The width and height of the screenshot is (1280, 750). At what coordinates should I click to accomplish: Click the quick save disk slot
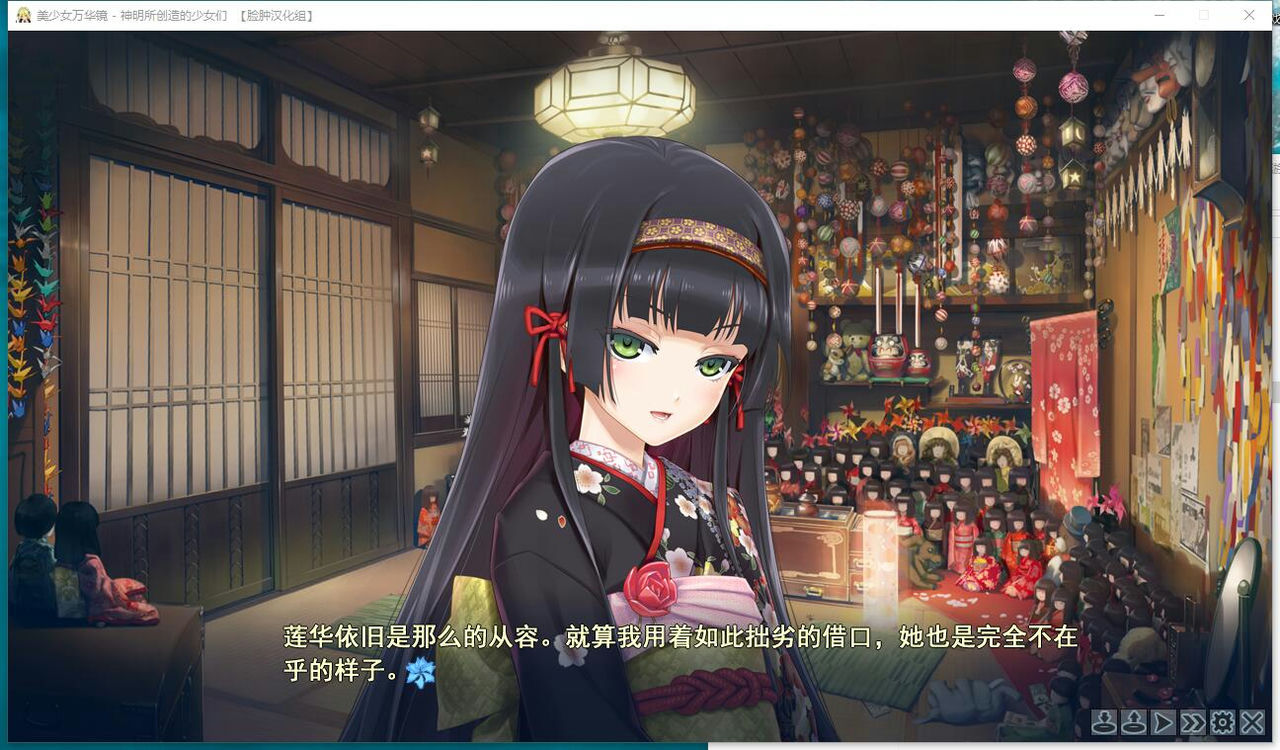click(x=1103, y=722)
